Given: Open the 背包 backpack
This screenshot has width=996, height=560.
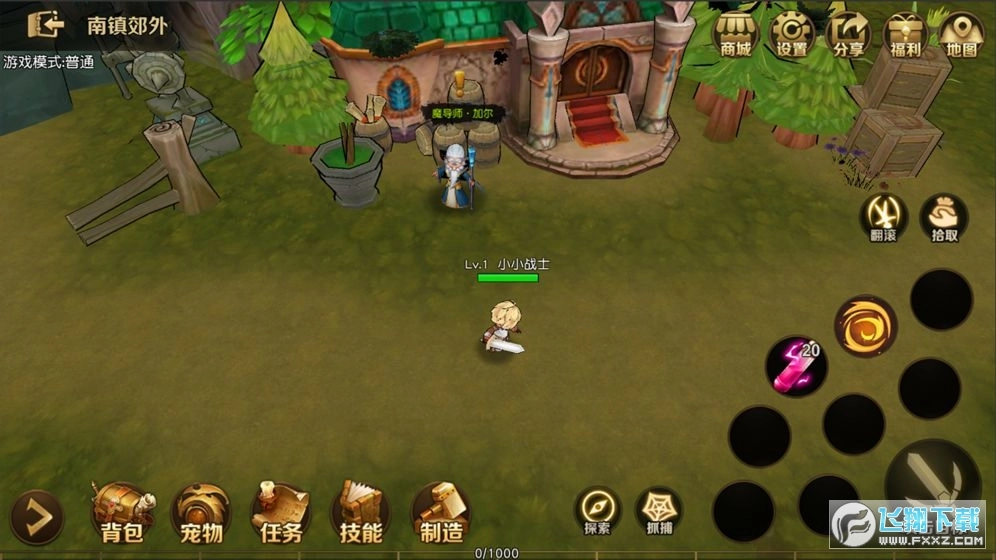Looking at the screenshot, I should click(x=123, y=512).
